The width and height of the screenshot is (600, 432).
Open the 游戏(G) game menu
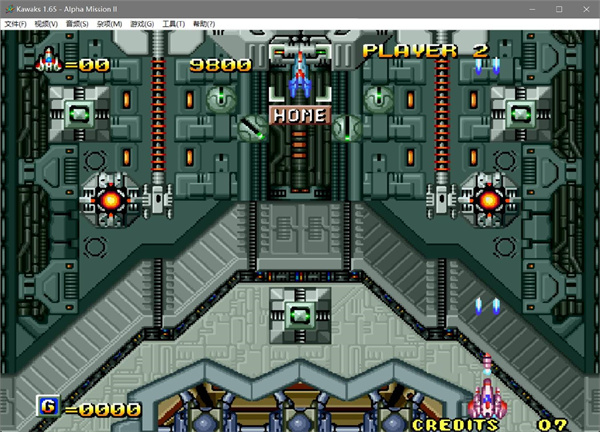(141, 23)
